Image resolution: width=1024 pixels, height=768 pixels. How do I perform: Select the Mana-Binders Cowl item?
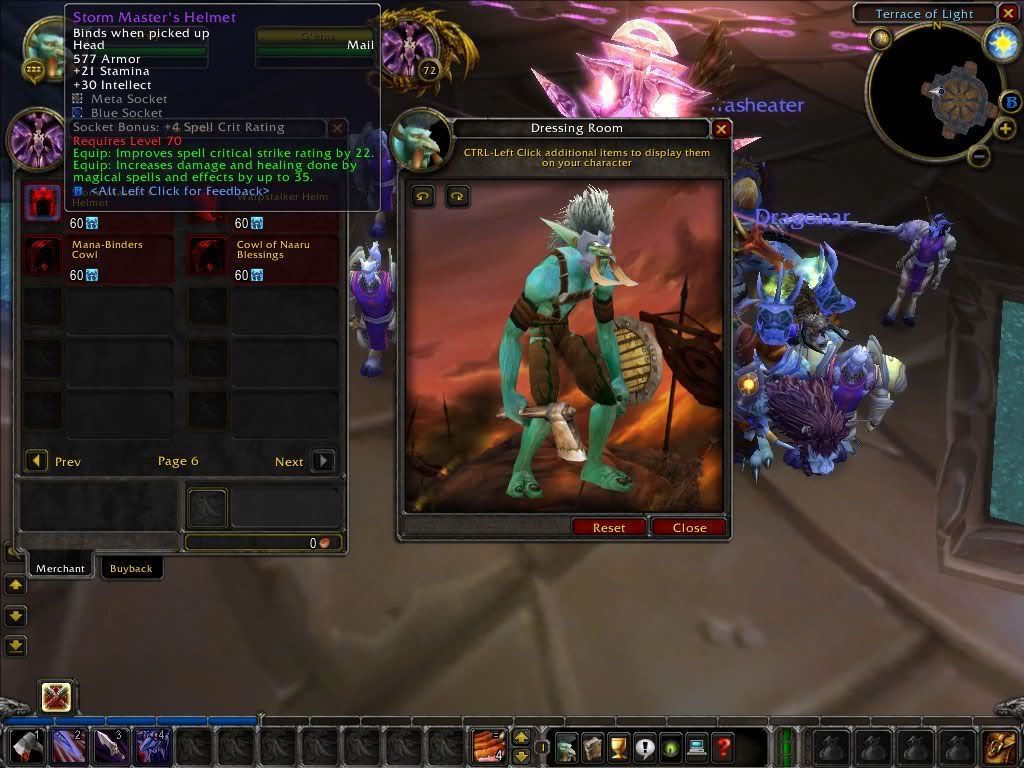43,252
